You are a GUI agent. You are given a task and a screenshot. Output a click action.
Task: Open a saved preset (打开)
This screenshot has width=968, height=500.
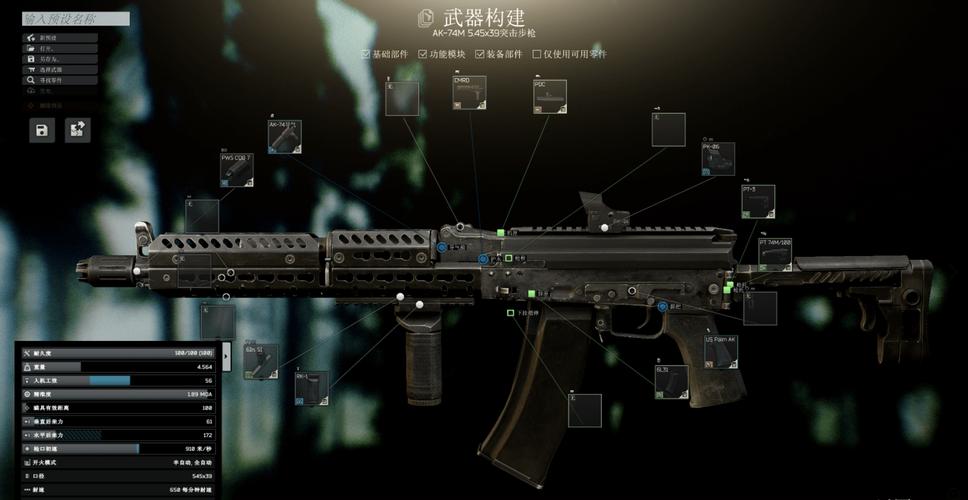tap(60, 48)
